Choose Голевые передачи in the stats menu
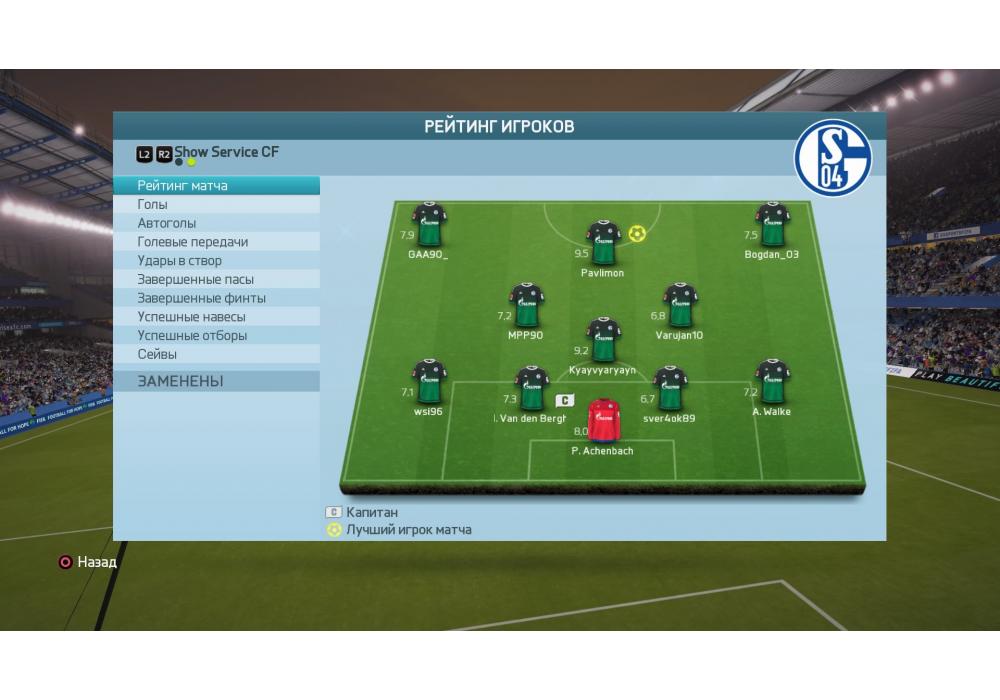 [216, 242]
